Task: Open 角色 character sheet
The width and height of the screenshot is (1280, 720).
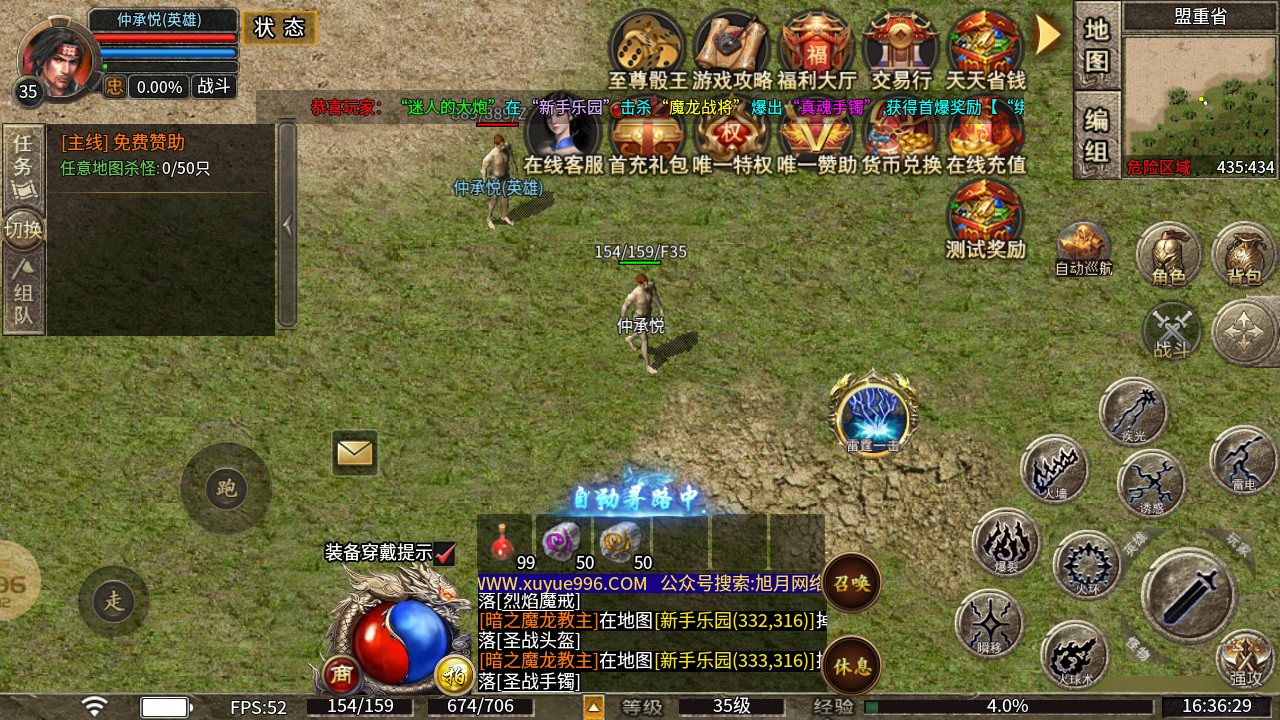Action: coord(1169,255)
